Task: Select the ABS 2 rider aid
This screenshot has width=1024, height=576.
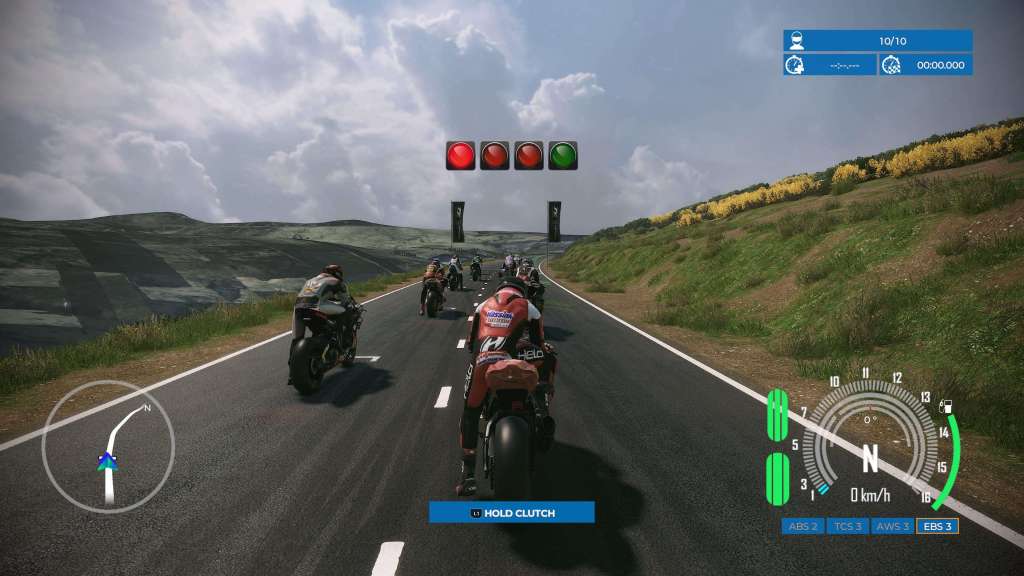Action: coord(803,526)
